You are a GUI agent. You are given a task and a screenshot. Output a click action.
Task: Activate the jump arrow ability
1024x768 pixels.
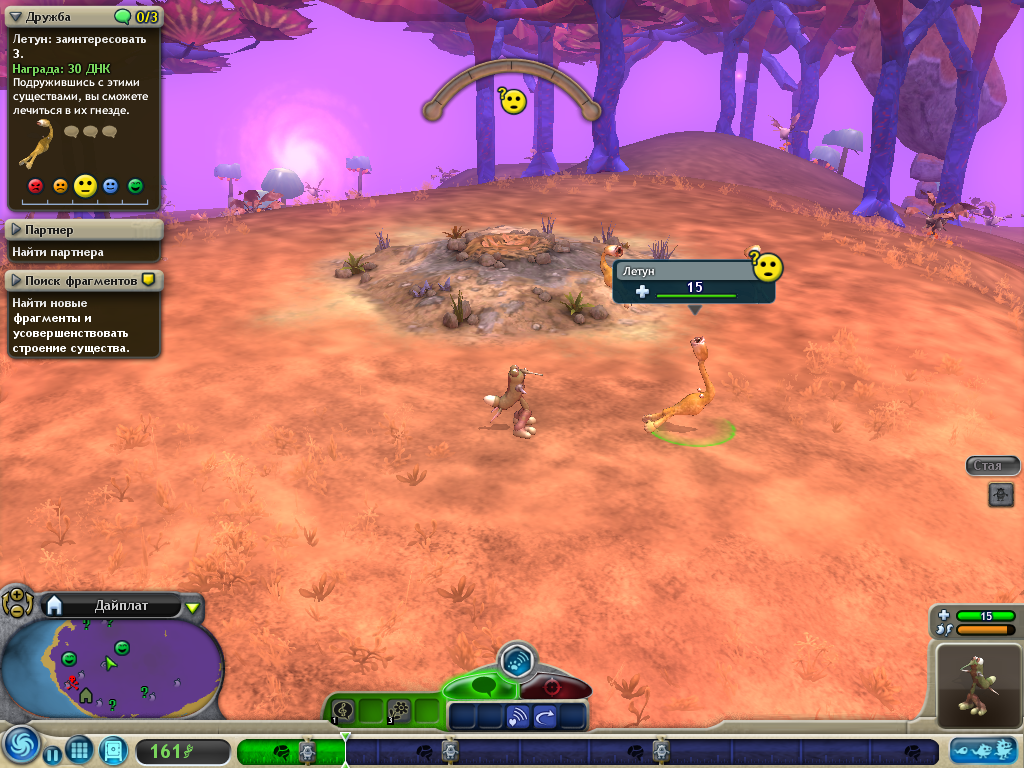click(x=545, y=716)
